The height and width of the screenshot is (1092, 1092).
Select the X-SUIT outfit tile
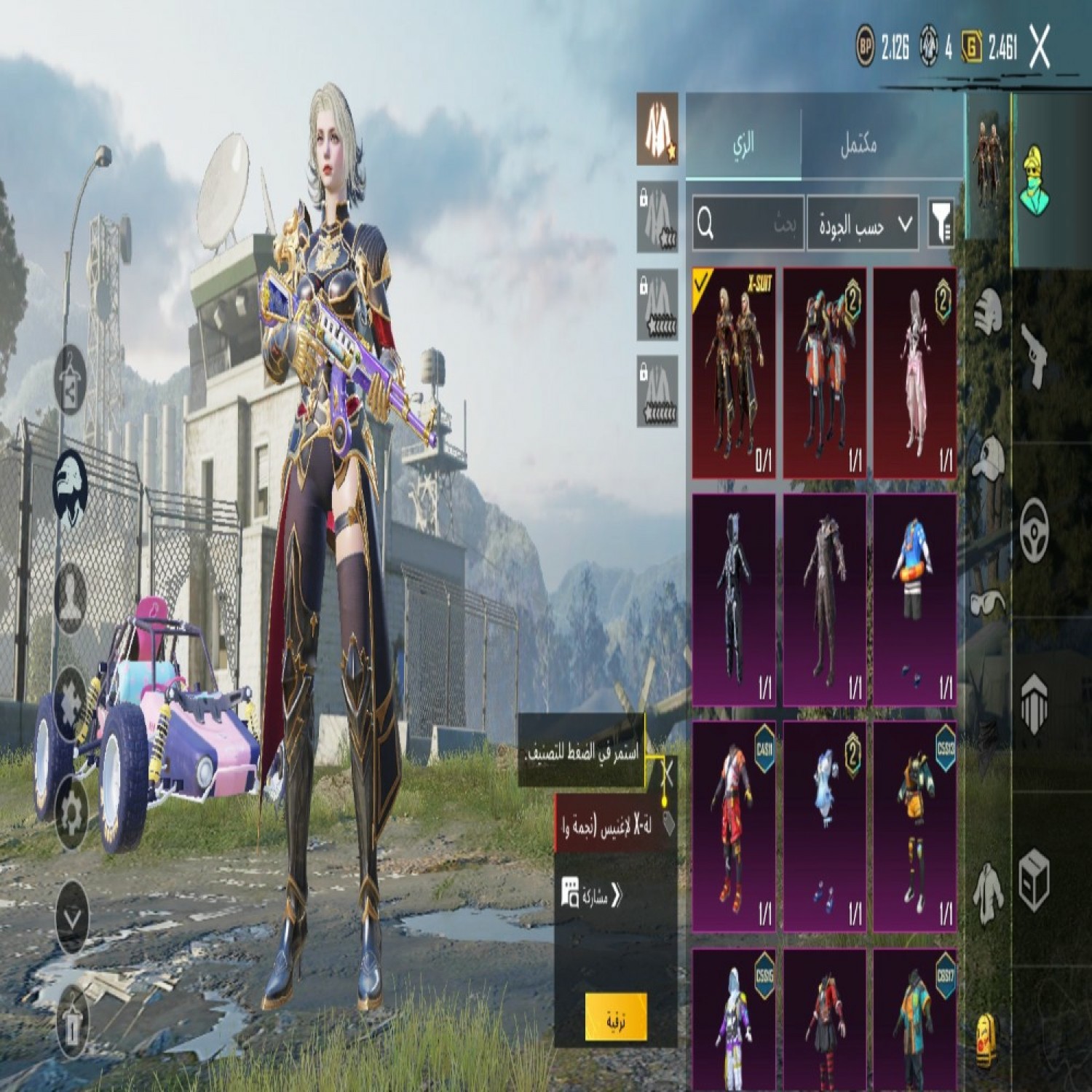coord(734,372)
